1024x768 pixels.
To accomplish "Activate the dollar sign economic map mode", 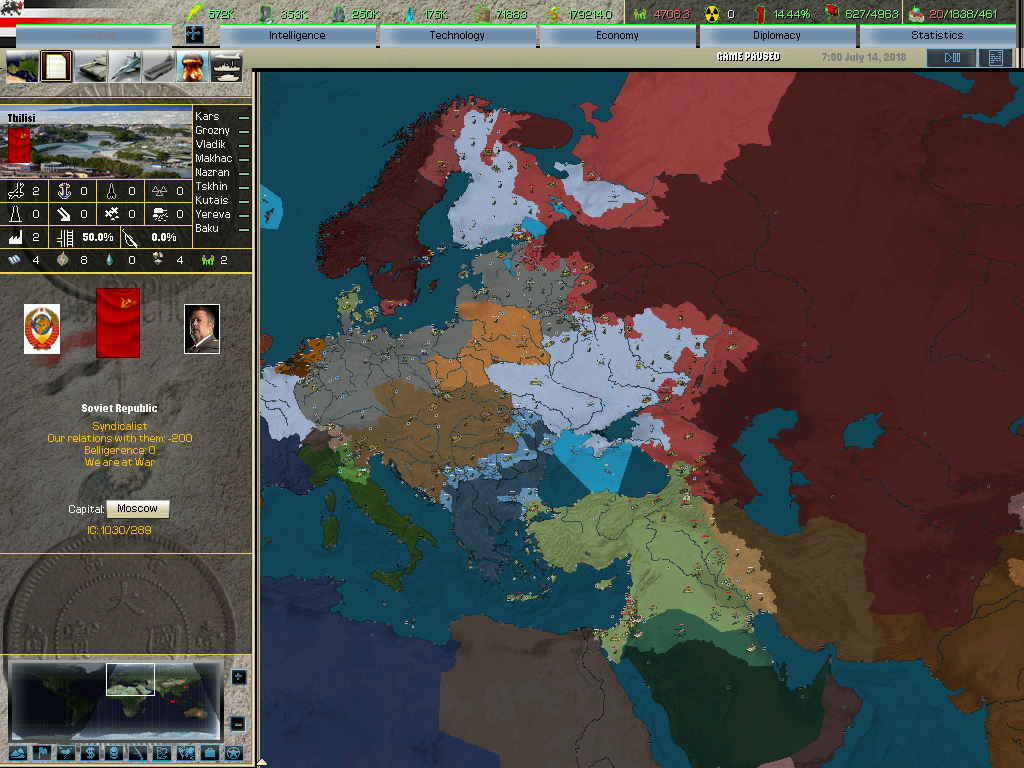I will 88,753.
